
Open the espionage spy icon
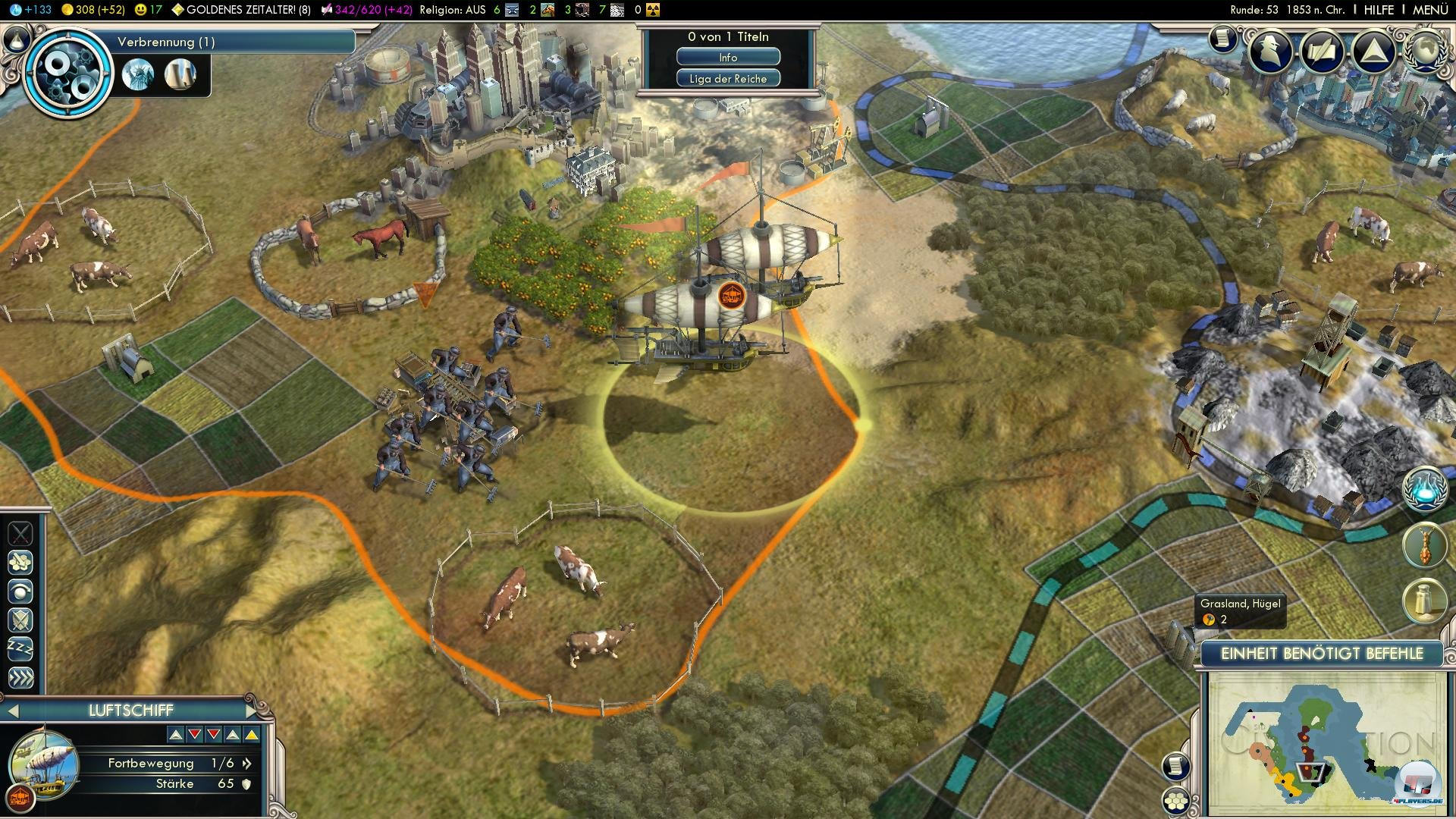(1271, 52)
